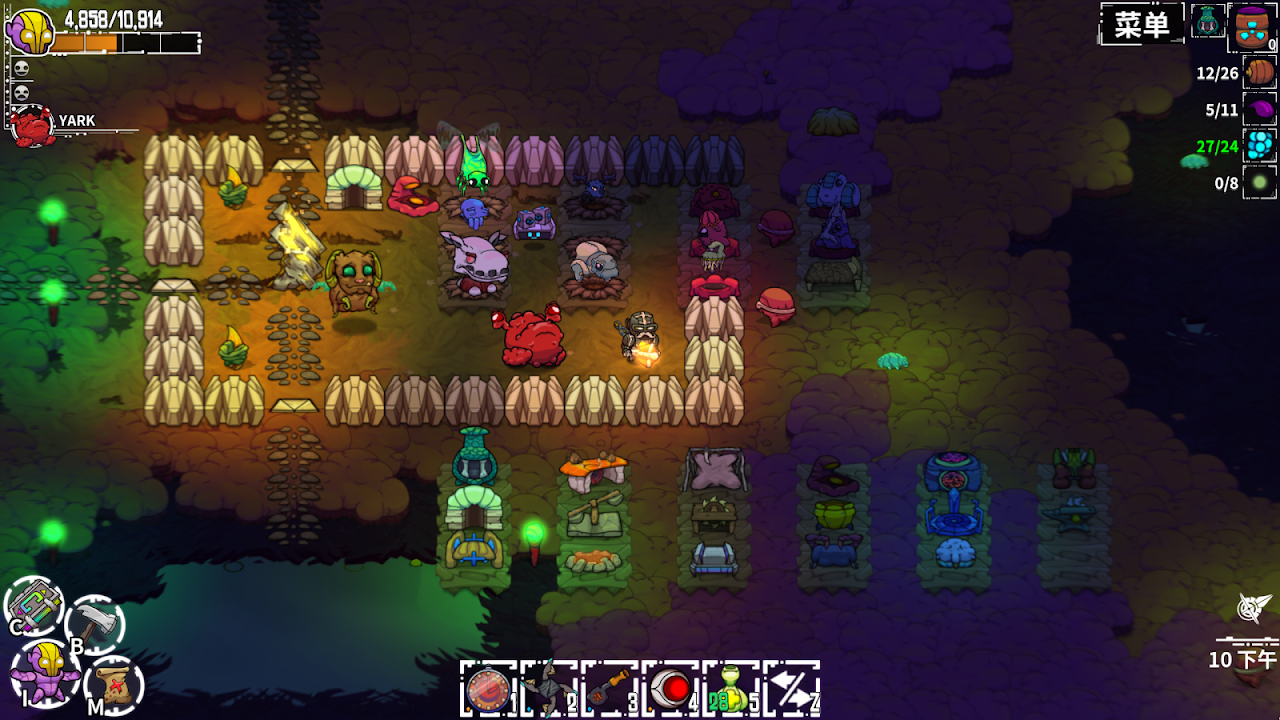This screenshot has height=720, width=1280.
Task: Click the YARK pet portrait
Action: point(32,126)
